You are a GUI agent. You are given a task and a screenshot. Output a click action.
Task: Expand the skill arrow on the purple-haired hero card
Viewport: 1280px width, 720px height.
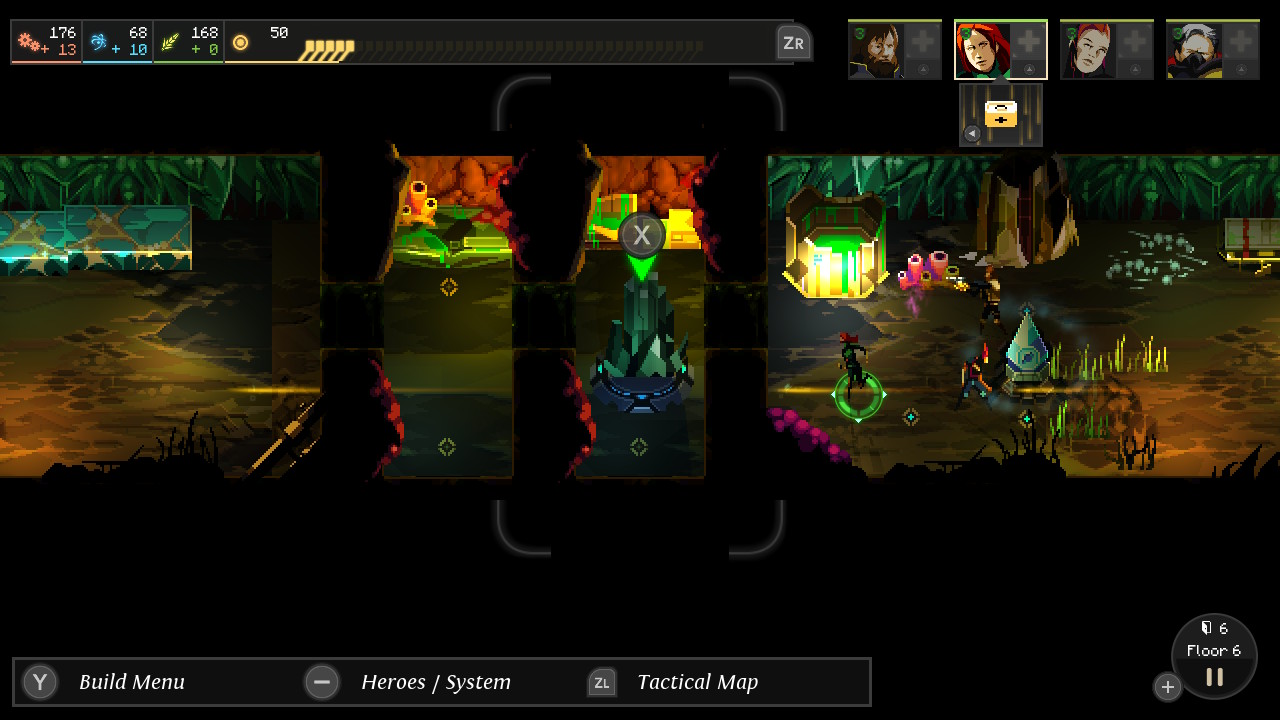pos(1135,69)
